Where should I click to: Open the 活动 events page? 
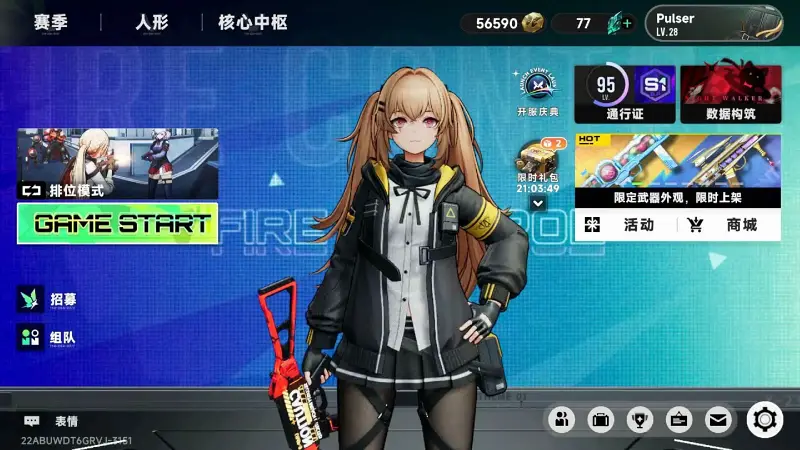tap(627, 225)
